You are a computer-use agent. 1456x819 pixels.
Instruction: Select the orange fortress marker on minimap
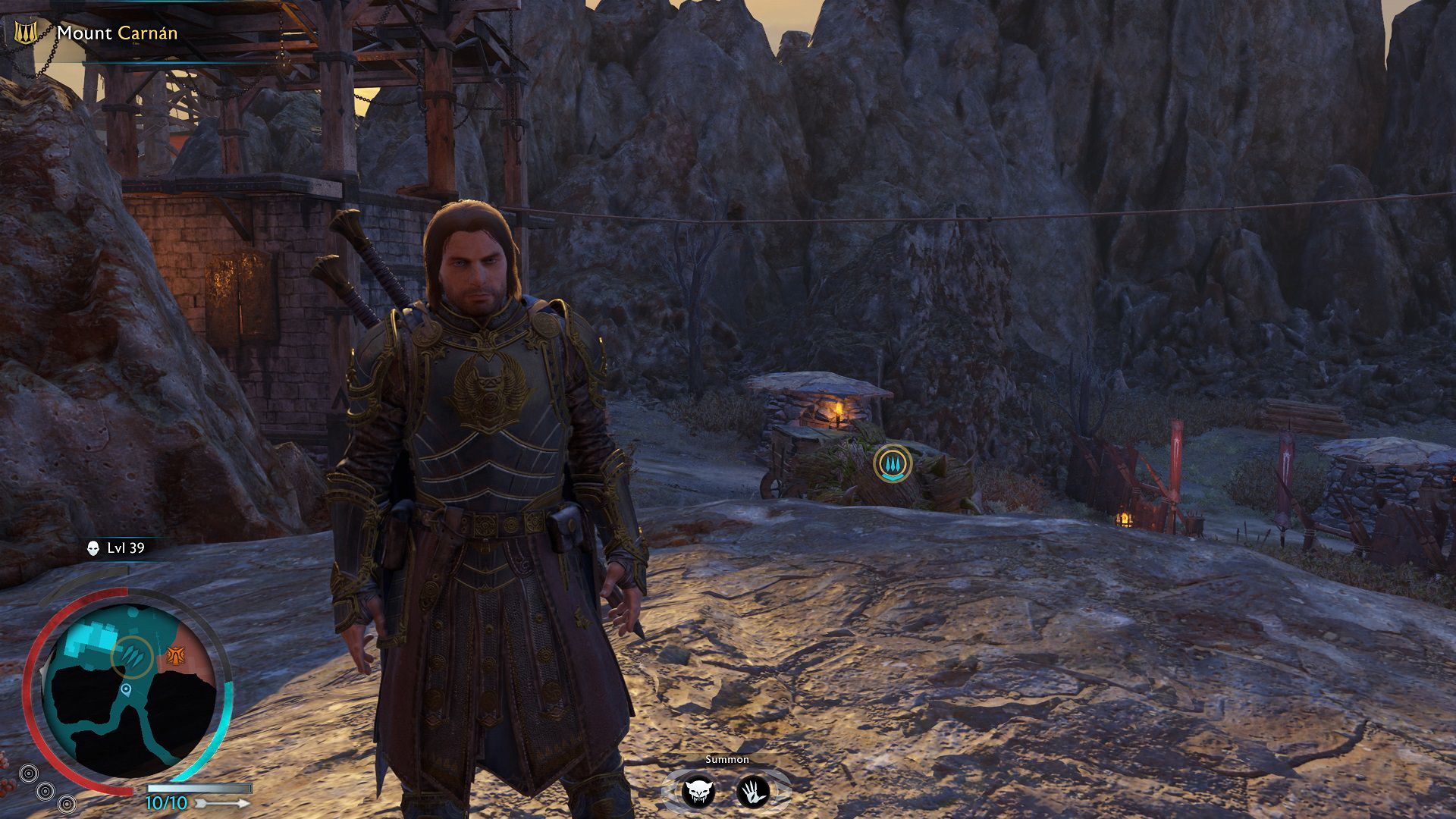tap(176, 655)
